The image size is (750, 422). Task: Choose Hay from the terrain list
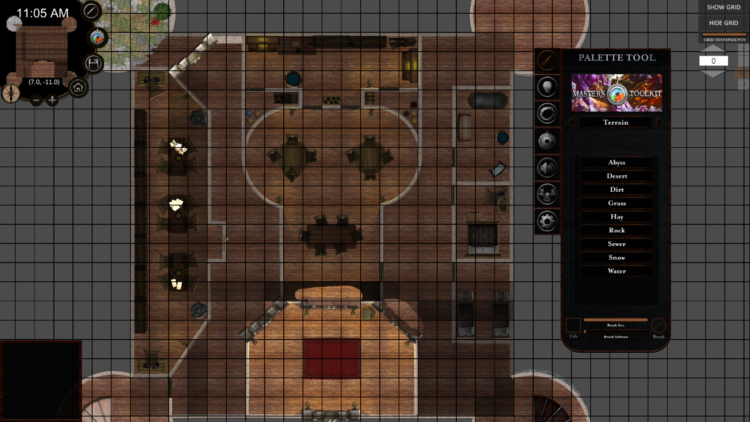click(x=617, y=216)
